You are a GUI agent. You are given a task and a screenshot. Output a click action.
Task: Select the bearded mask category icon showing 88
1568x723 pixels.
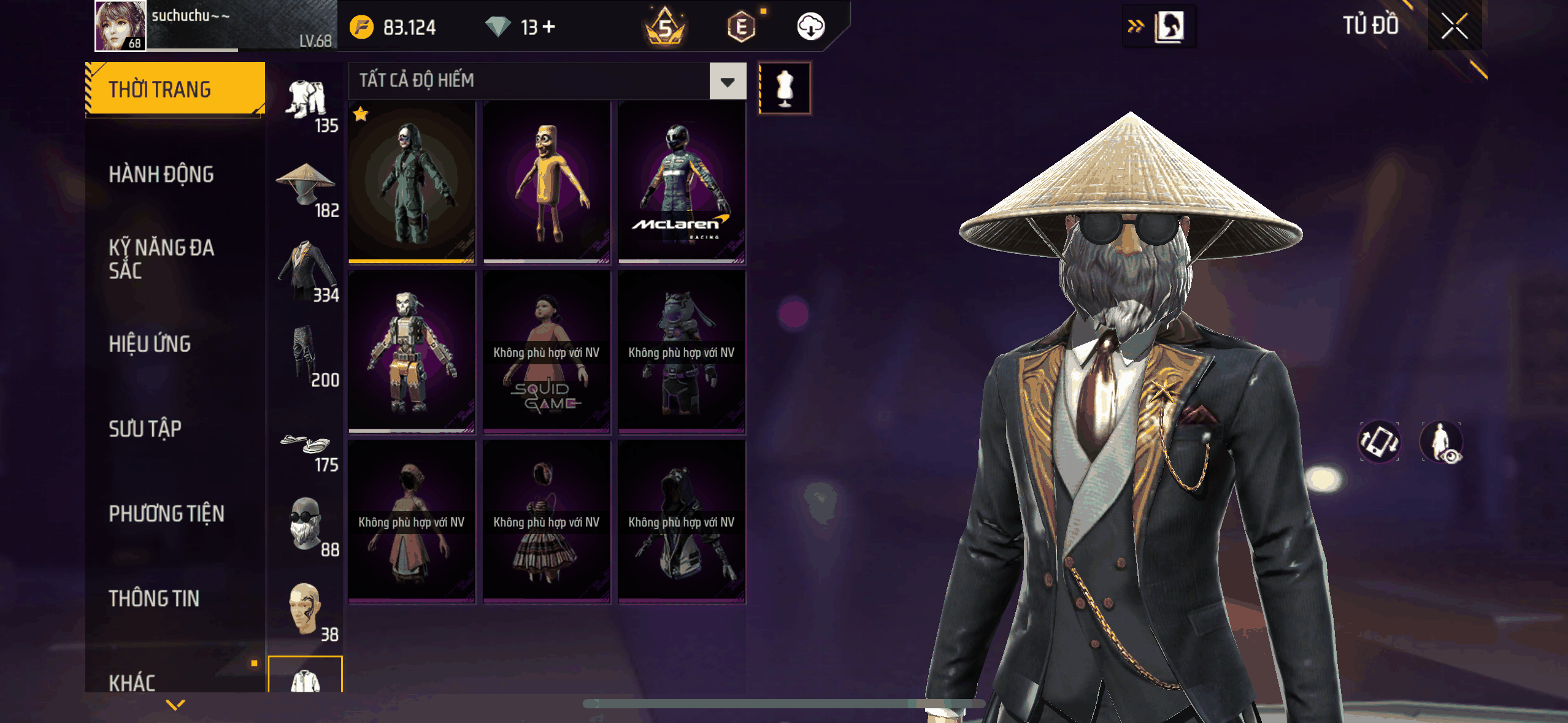coord(305,524)
